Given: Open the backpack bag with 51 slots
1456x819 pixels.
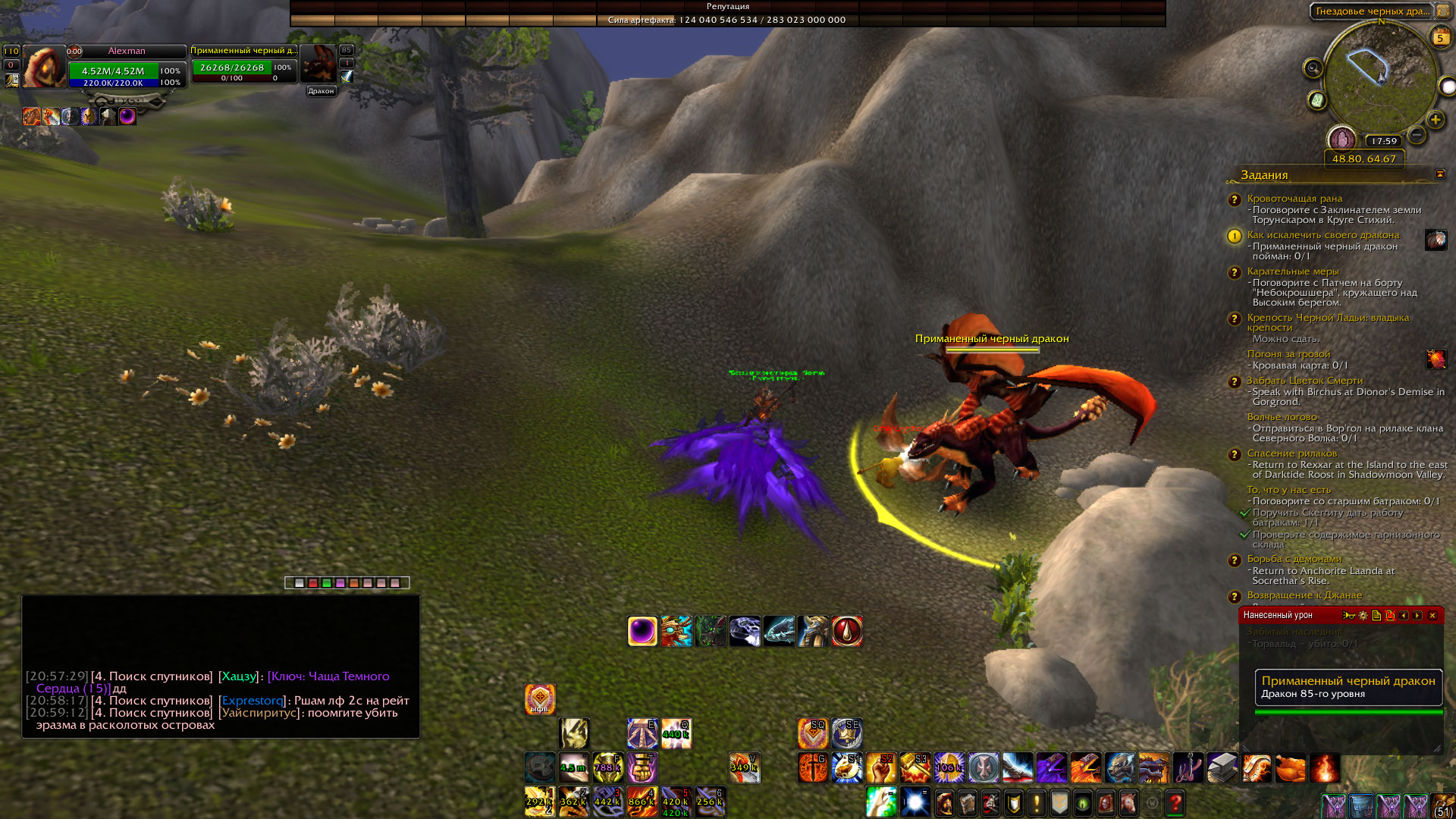Looking at the screenshot, I should click(1442, 805).
